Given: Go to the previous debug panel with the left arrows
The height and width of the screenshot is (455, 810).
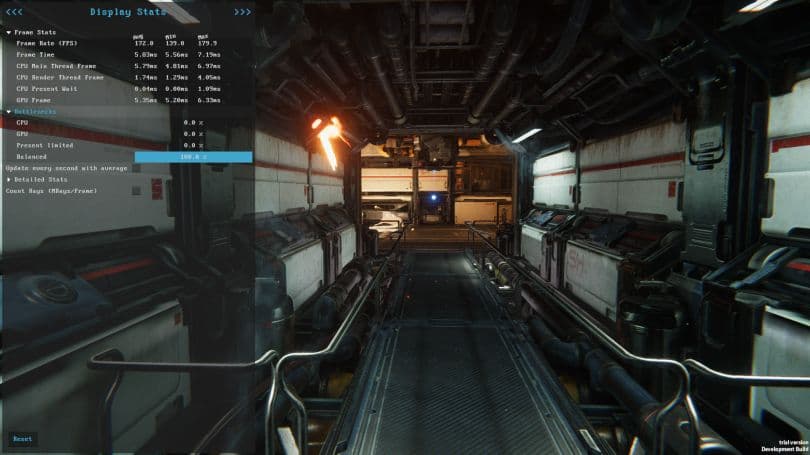Looking at the screenshot, I should click(14, 12).
